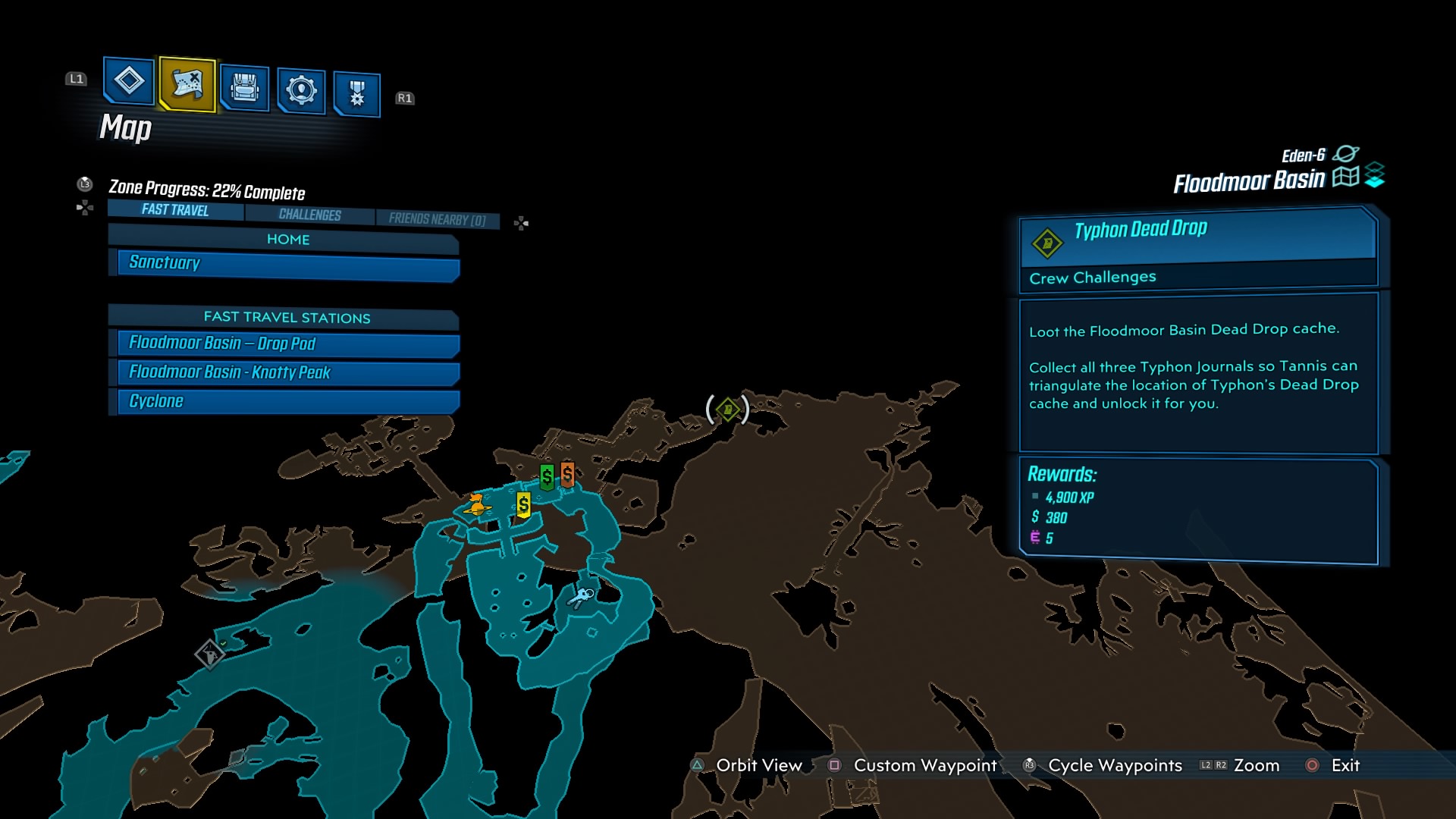Show the Fast Travel list tab
This screenshot has width=1456, height=819.
click(175, 210)
